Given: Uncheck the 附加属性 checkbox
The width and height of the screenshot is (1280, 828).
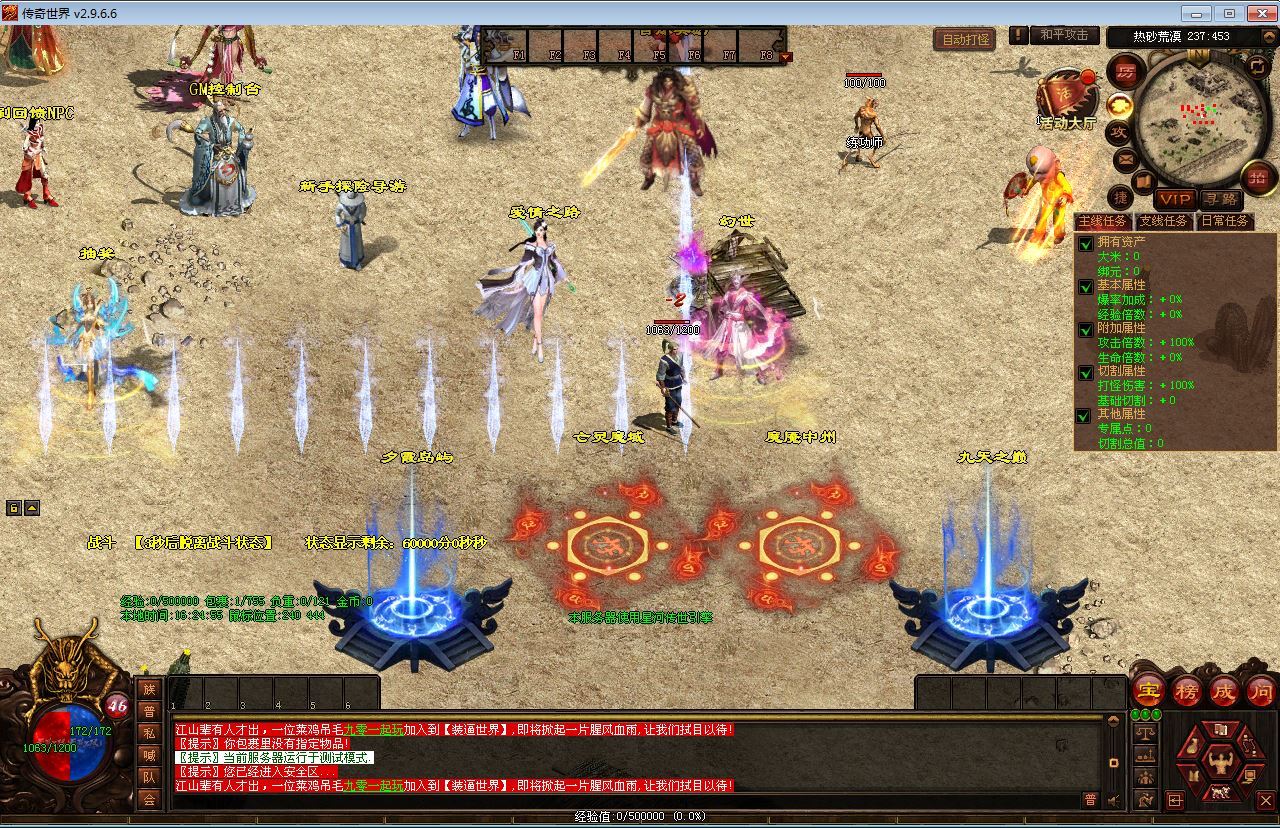Looking at the screenshot, I should click(1085, 330).
